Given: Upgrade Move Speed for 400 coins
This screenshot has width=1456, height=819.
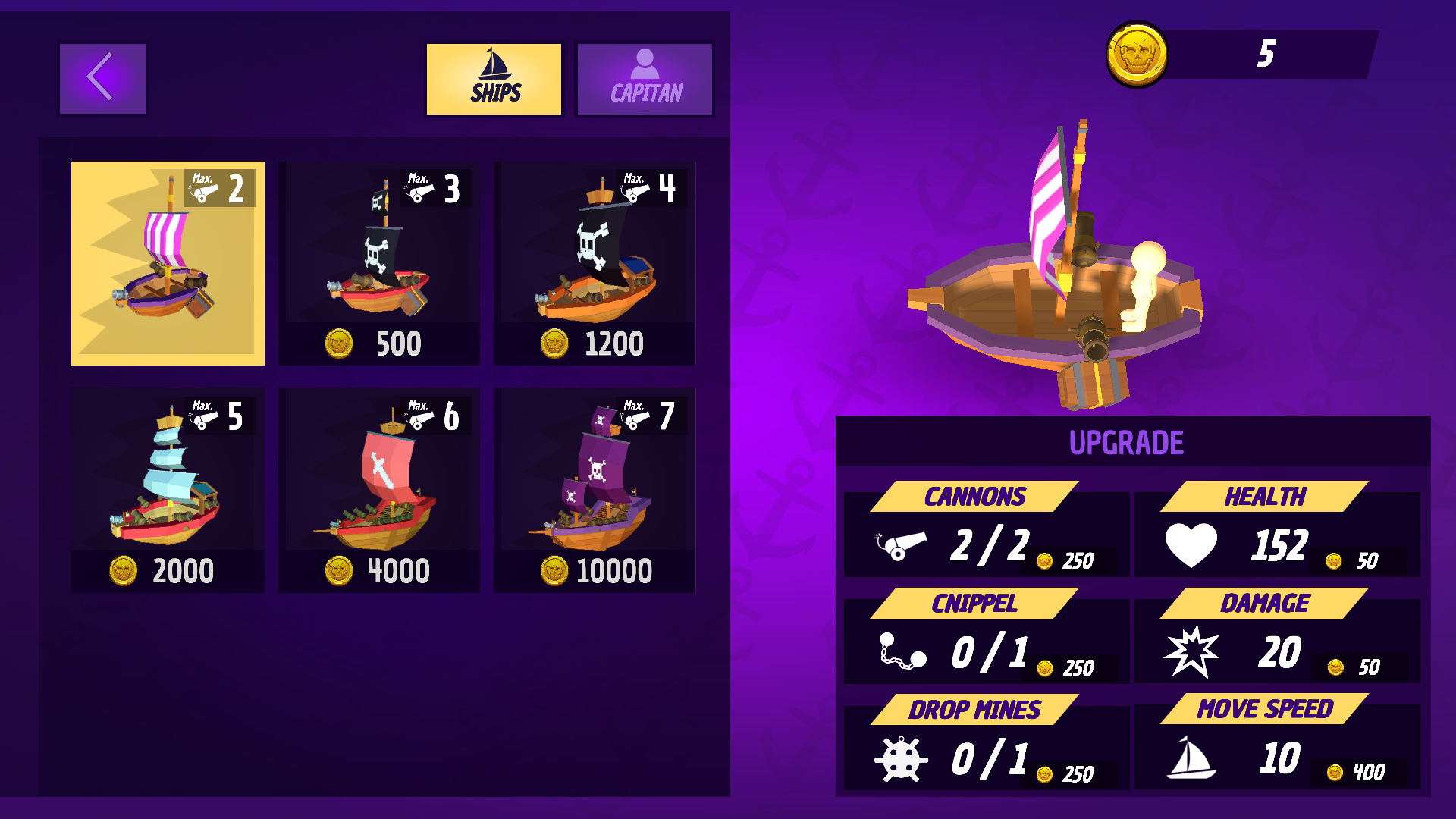Looking at the screenshot, I should 1358,772.
